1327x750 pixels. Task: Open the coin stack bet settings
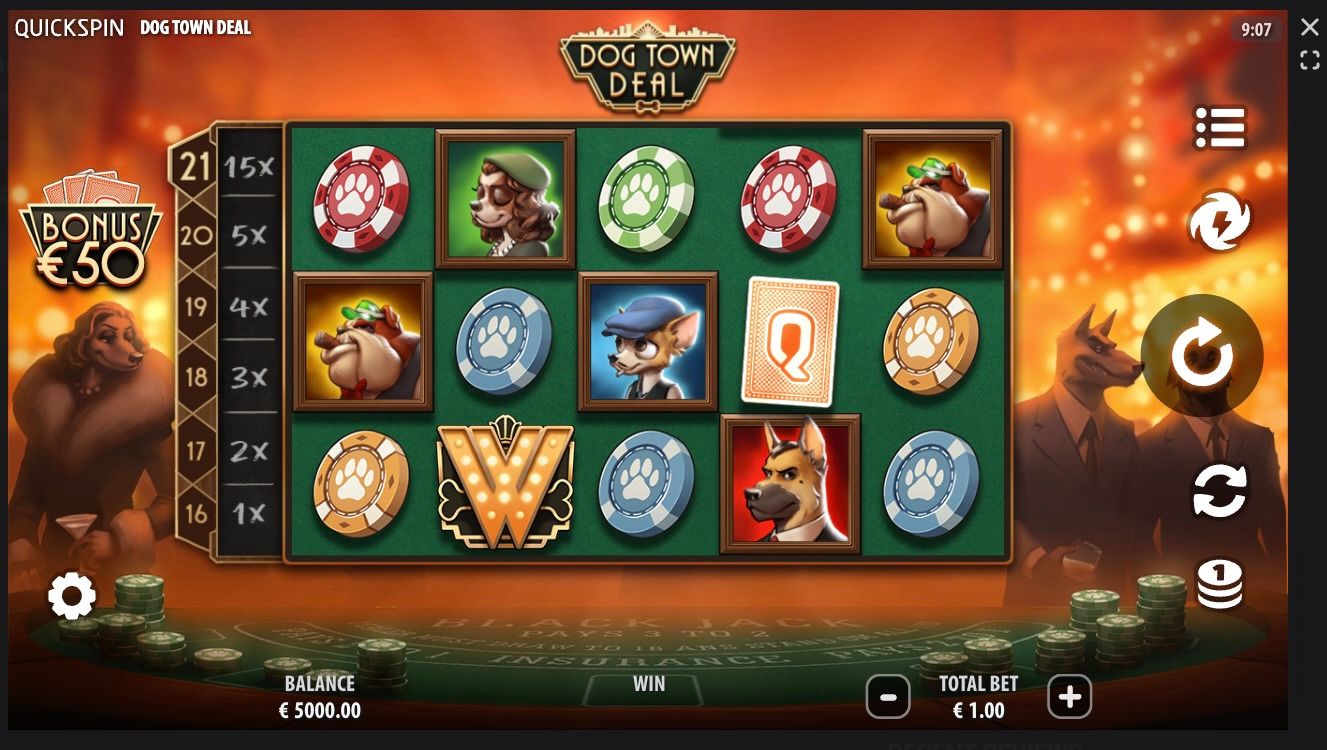(x=1220, y=582)
